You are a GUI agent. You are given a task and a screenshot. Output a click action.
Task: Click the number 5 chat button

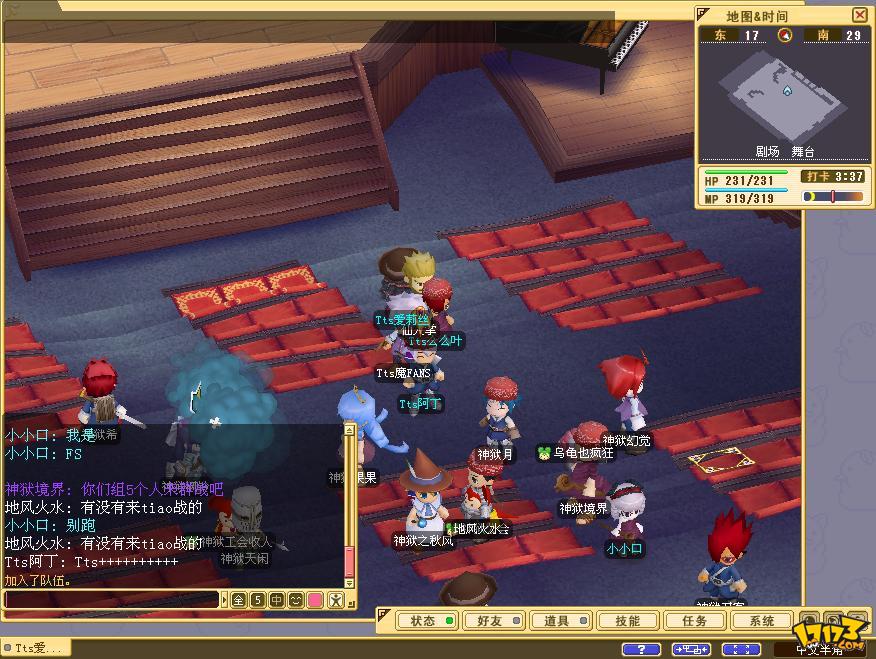[258, 600]
